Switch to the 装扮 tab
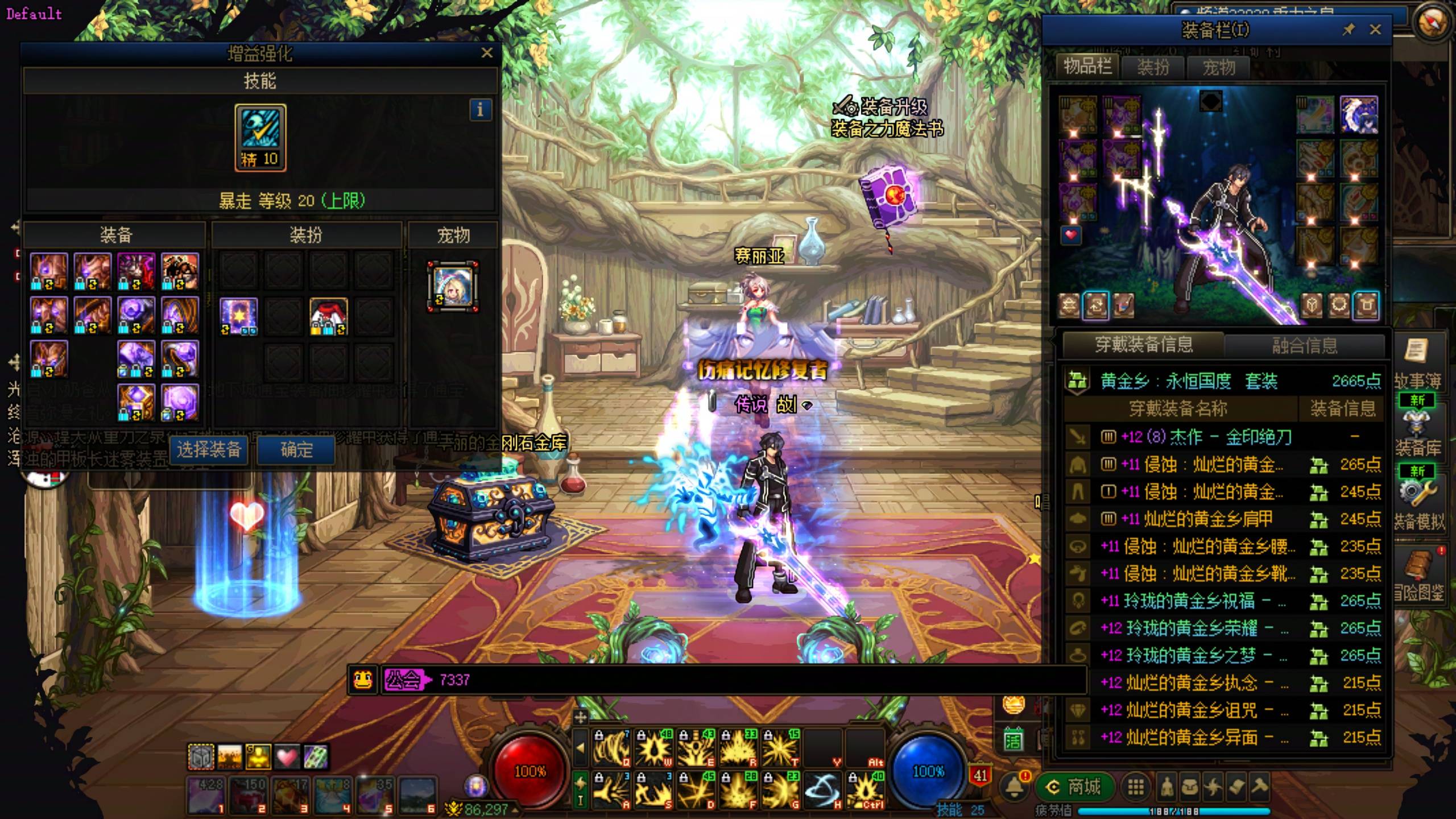The image size is (1456, 819). tap(1153, 68)
